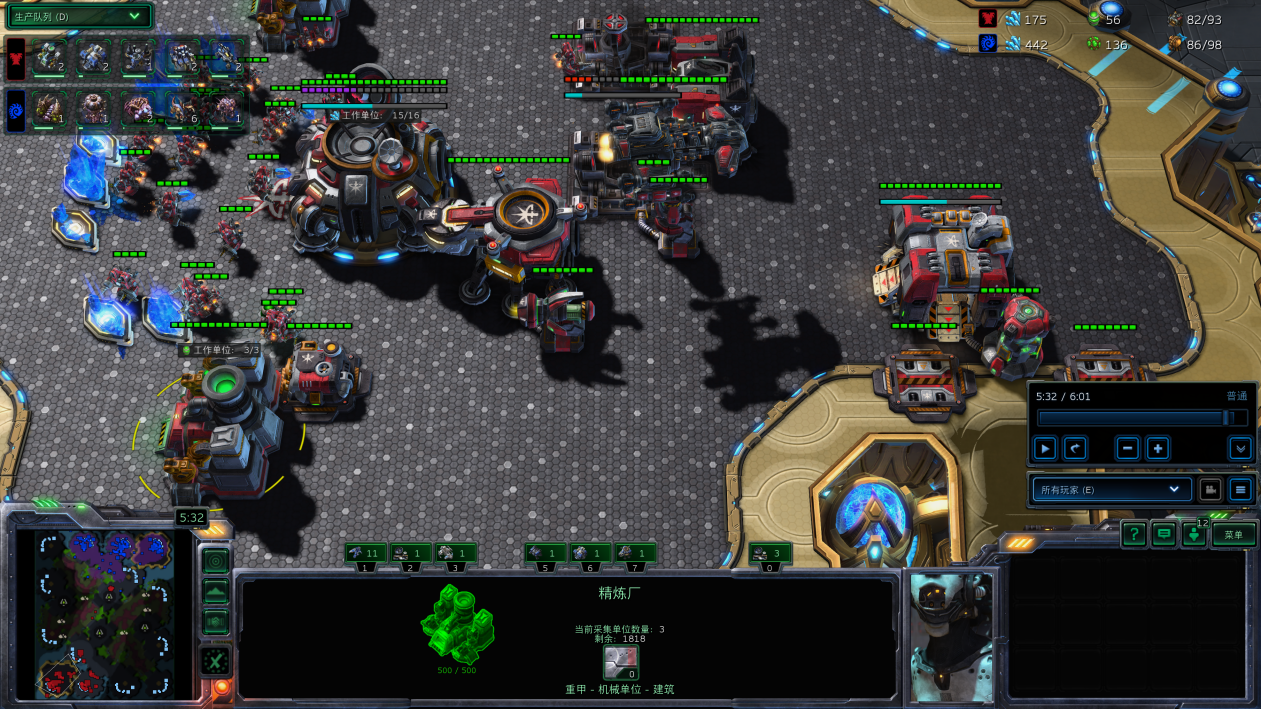Open the 生产队列 dropdown

(79, 16)
